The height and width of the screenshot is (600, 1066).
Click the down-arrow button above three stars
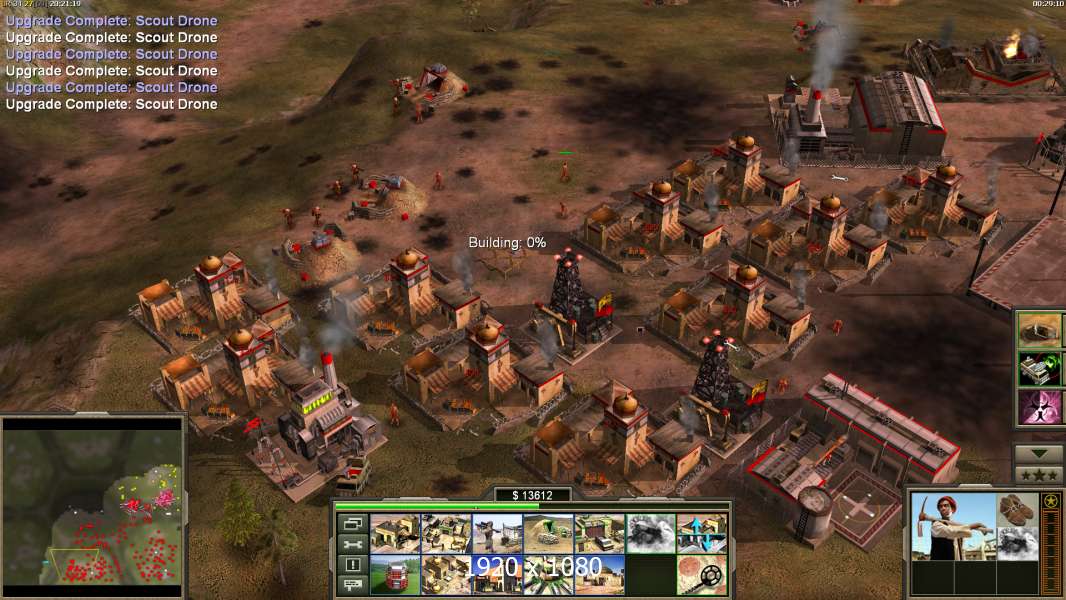[x=1039, y=454]
